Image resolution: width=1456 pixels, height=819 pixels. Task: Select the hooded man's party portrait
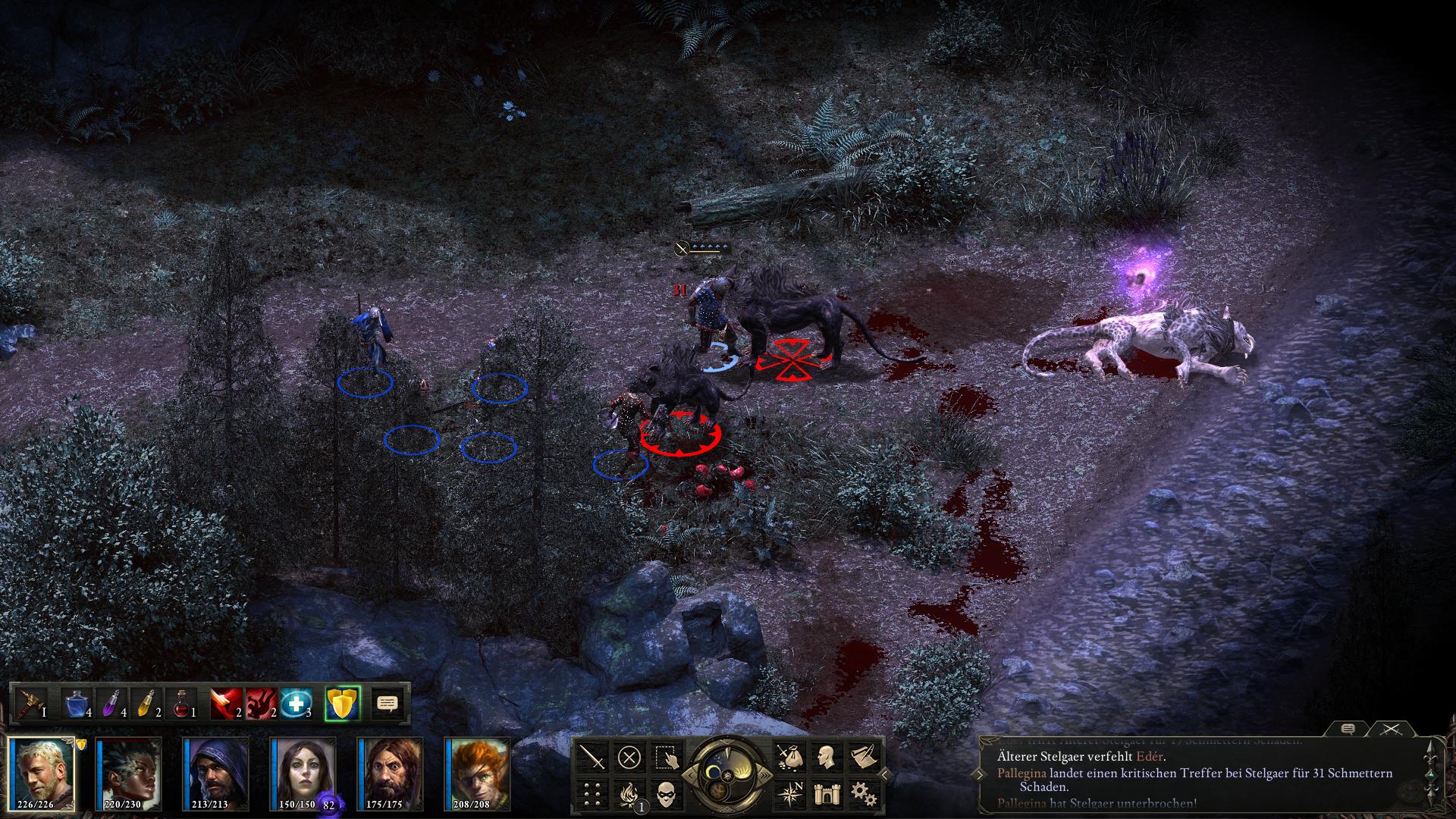[217, 772]
